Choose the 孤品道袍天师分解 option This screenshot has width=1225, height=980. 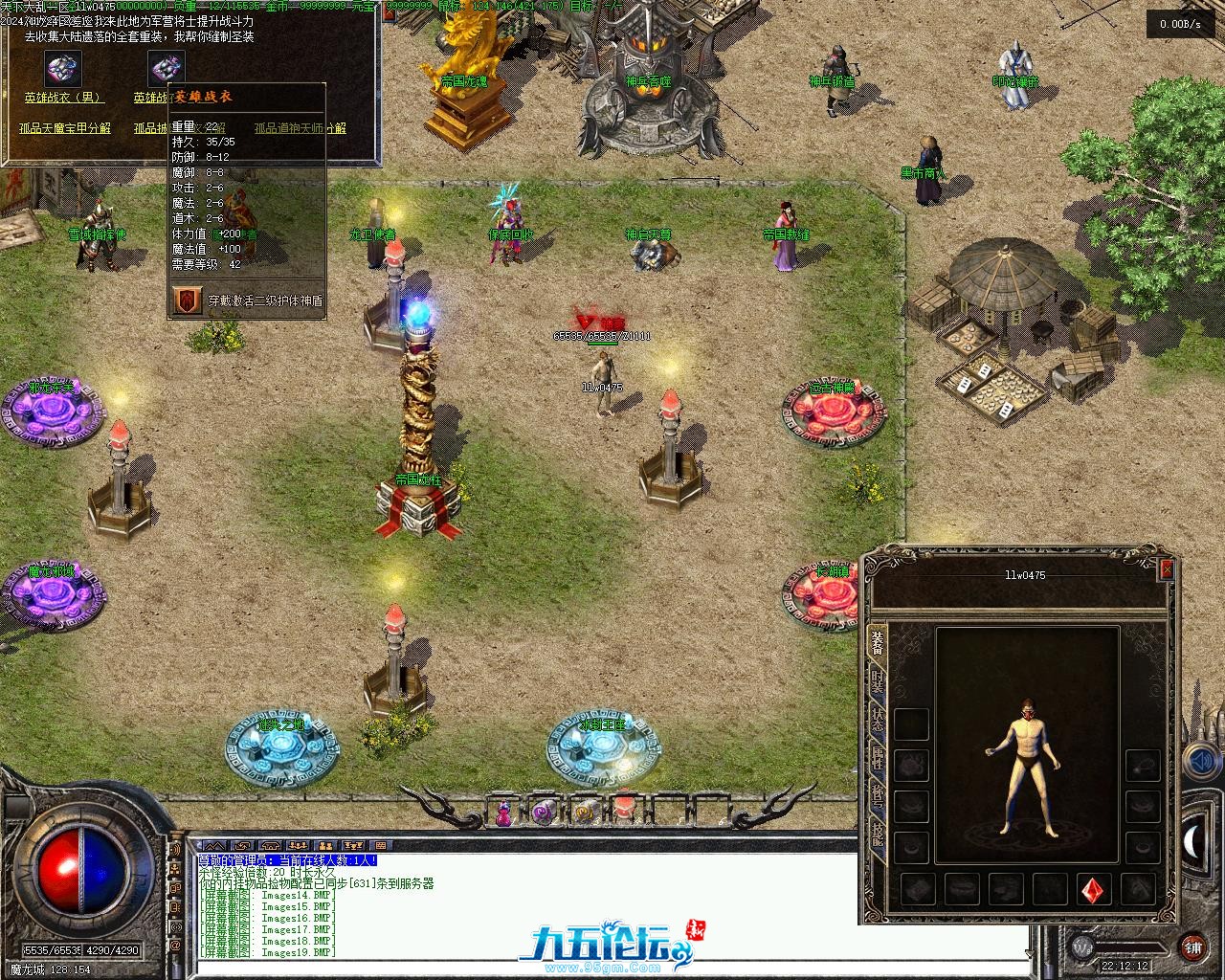(301, 128)
